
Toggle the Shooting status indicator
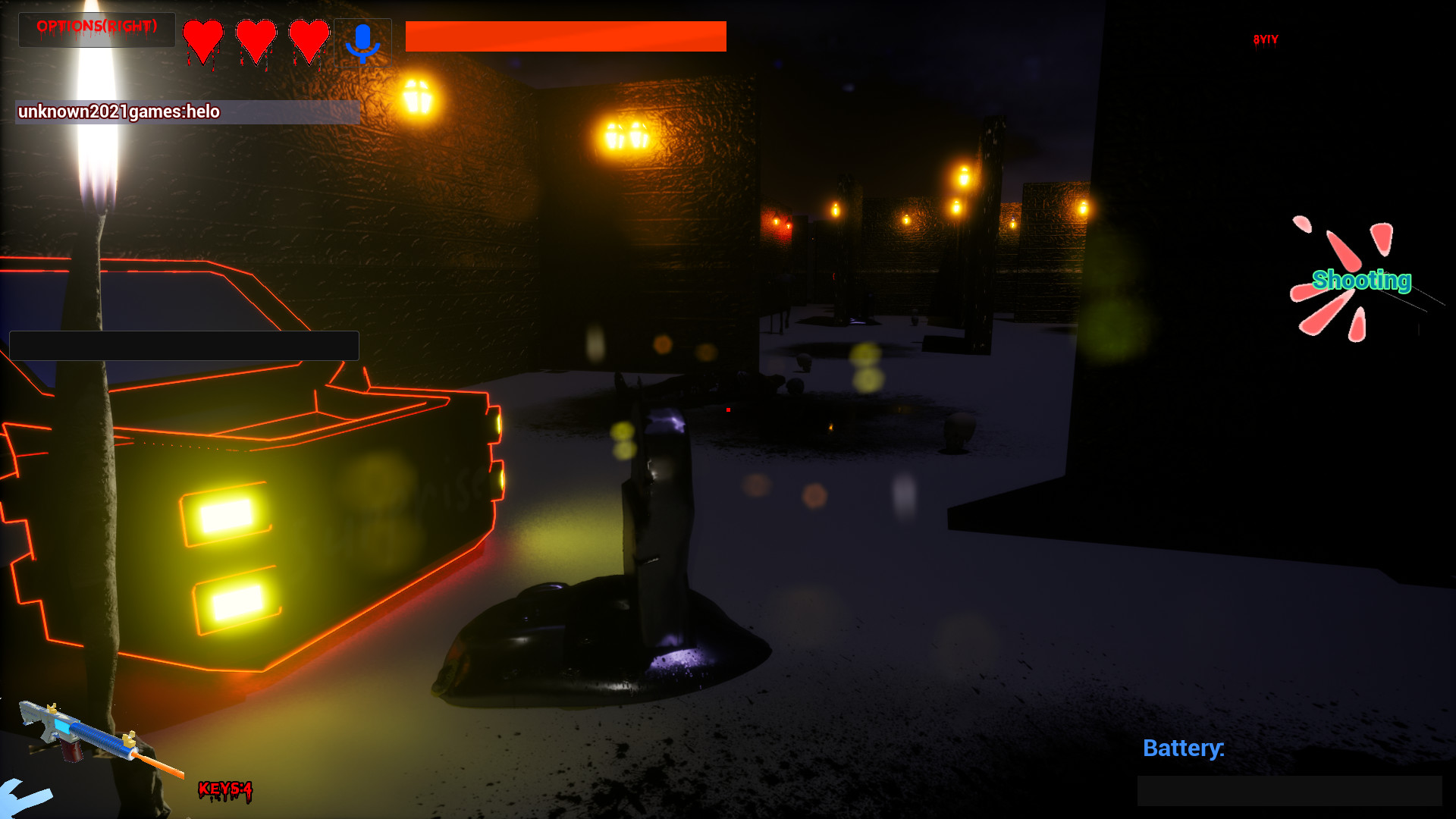coord(1362,281)
